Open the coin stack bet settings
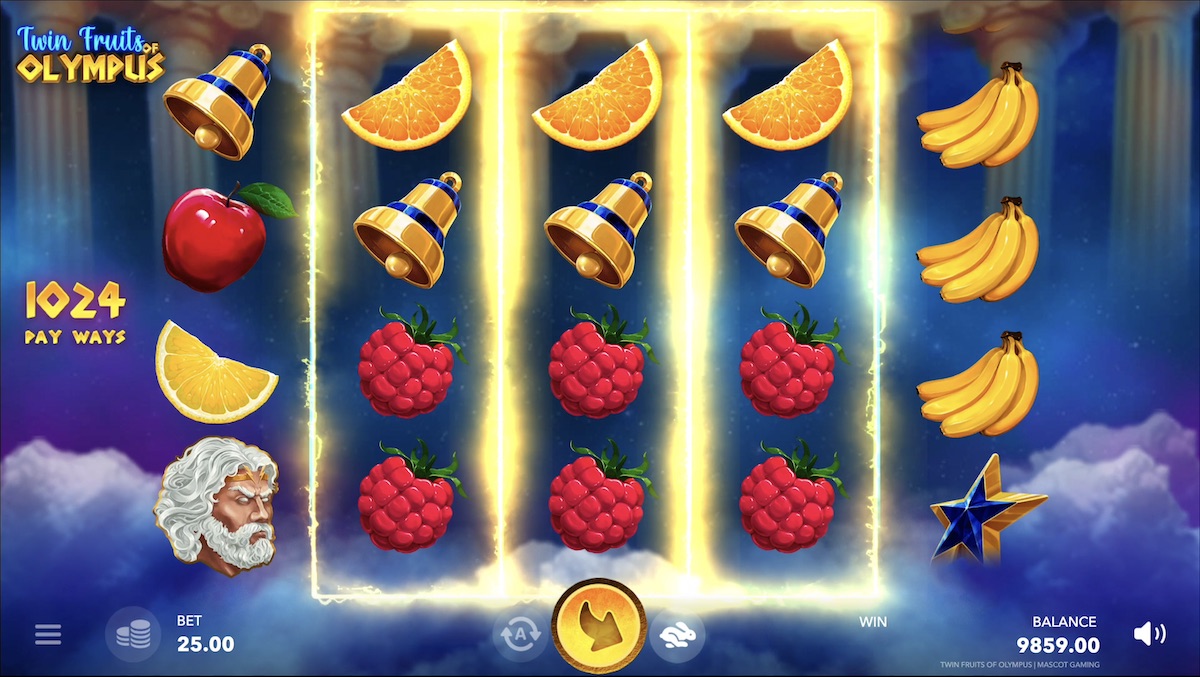Image resolution: width=1200 pixels, height=677 pixels. click(x=133, y=634)
